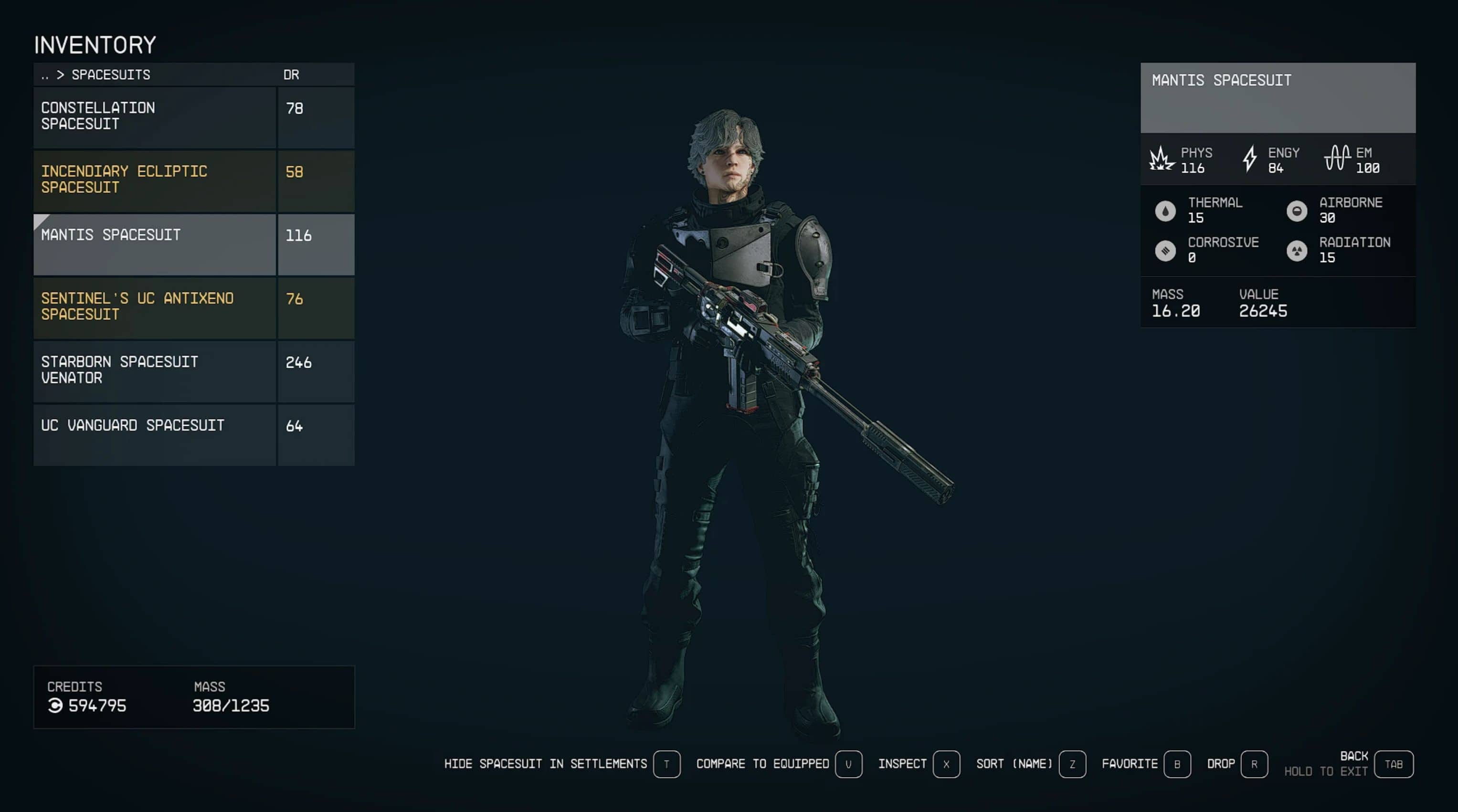This screenshot has height=812, width=1458.
Task: Pick the Starborn Spacesuit Venator row
Action: click(154, 370)
